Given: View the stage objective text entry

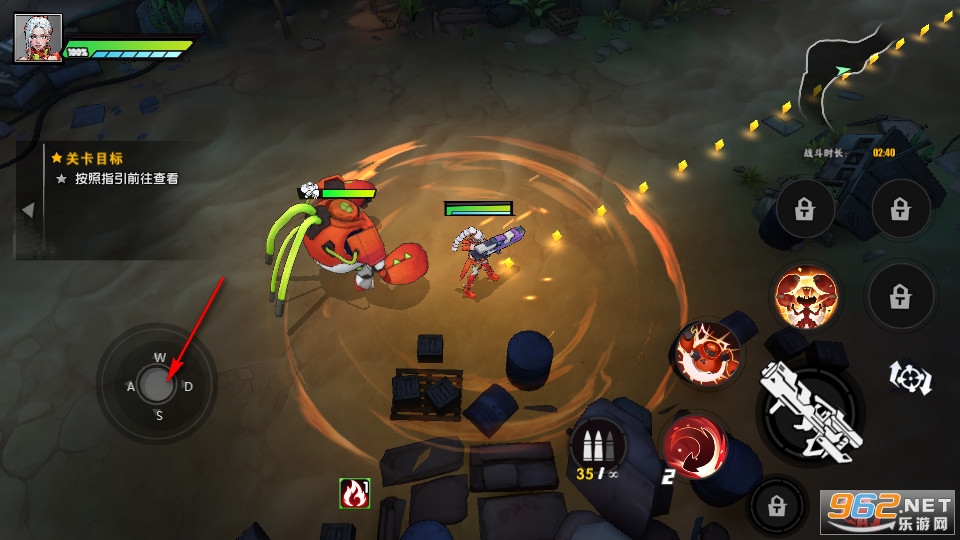Looking at the screenshot, I should point(127,179).
